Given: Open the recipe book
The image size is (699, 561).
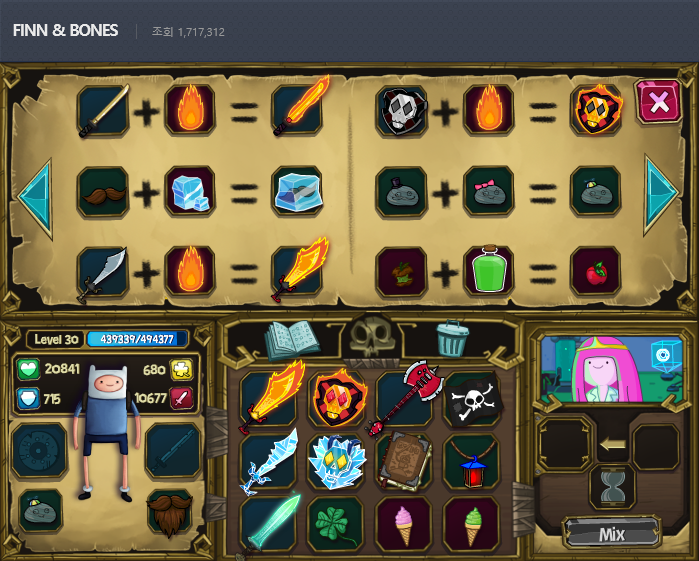Looking at the screenshot, I should coord(289,340).
